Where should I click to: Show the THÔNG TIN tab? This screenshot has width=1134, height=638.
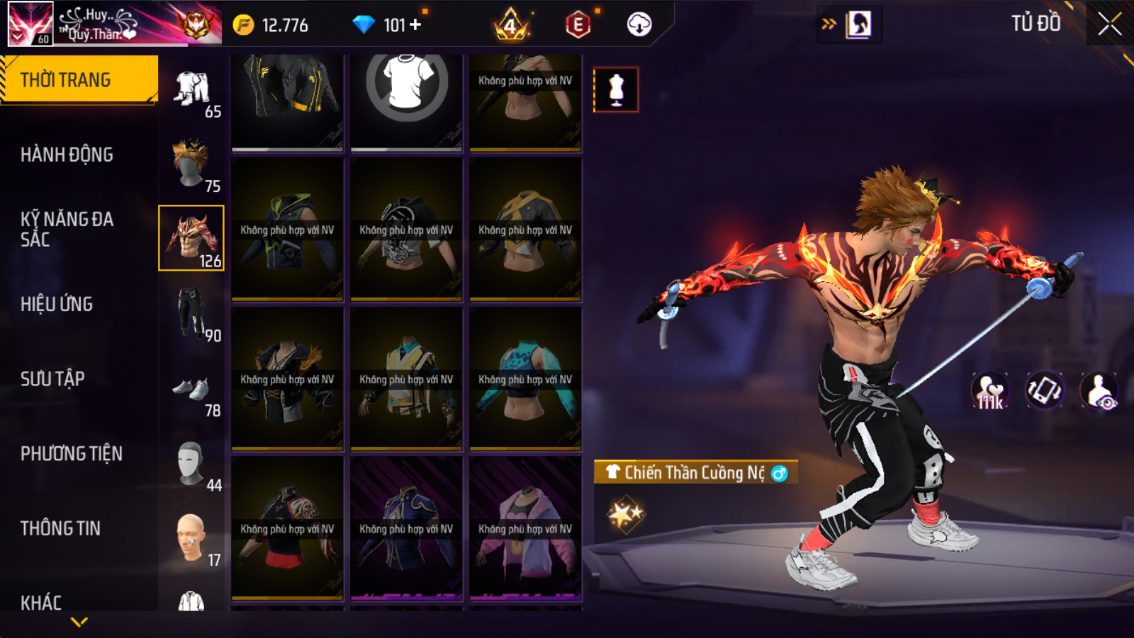(60, 528)
